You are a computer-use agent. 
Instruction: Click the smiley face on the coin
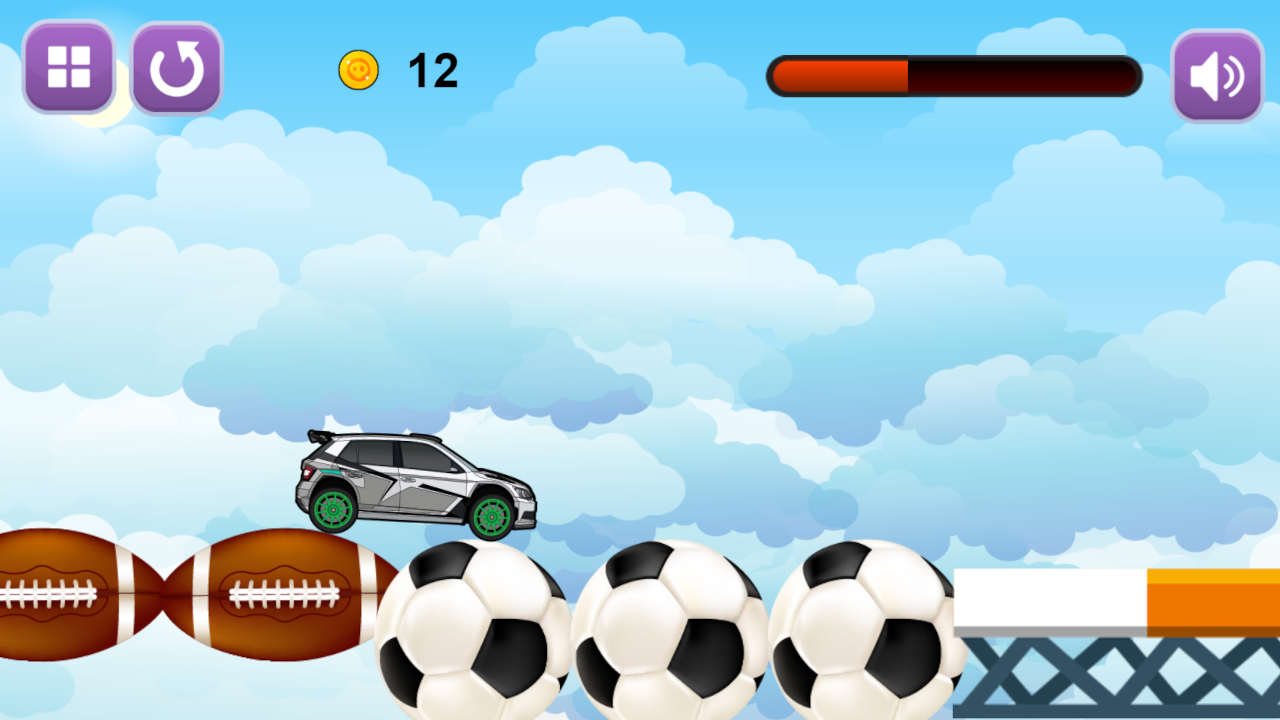(360, 69)
